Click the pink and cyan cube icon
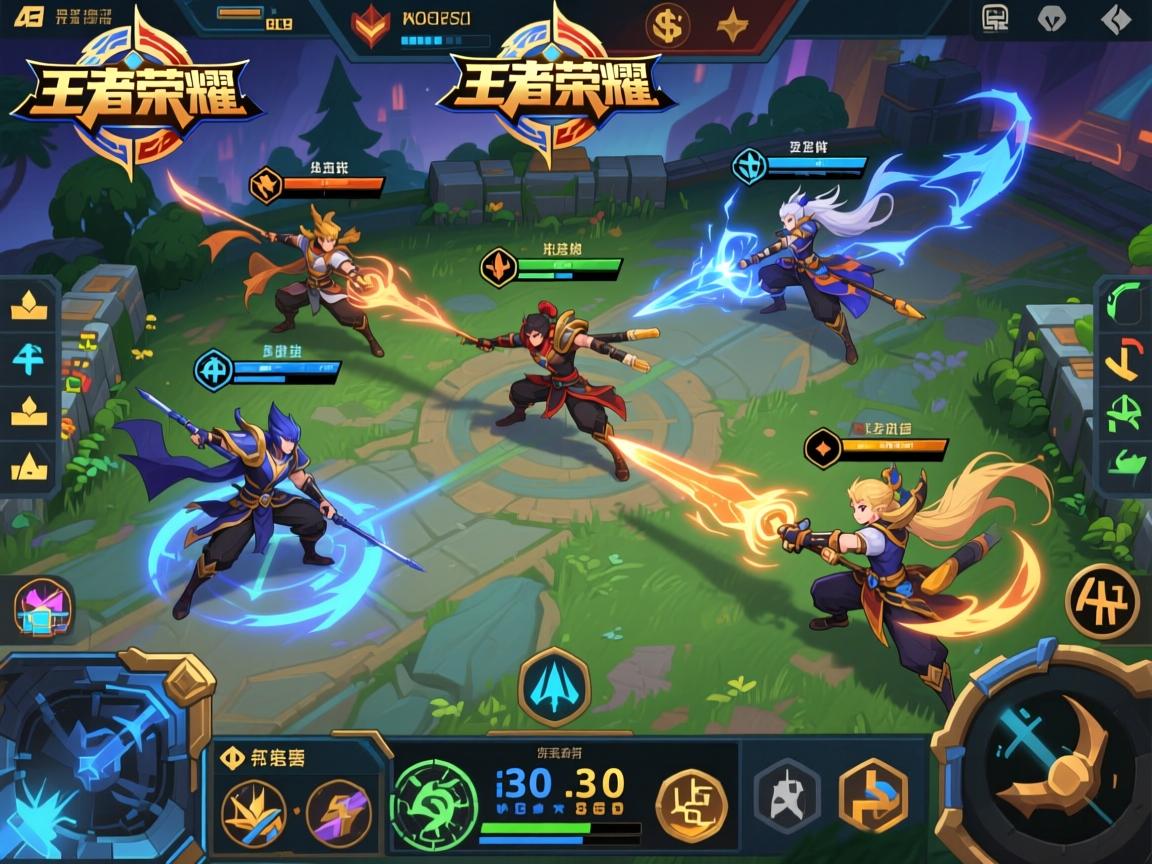1152x864 pixels. tap(43, 611)
